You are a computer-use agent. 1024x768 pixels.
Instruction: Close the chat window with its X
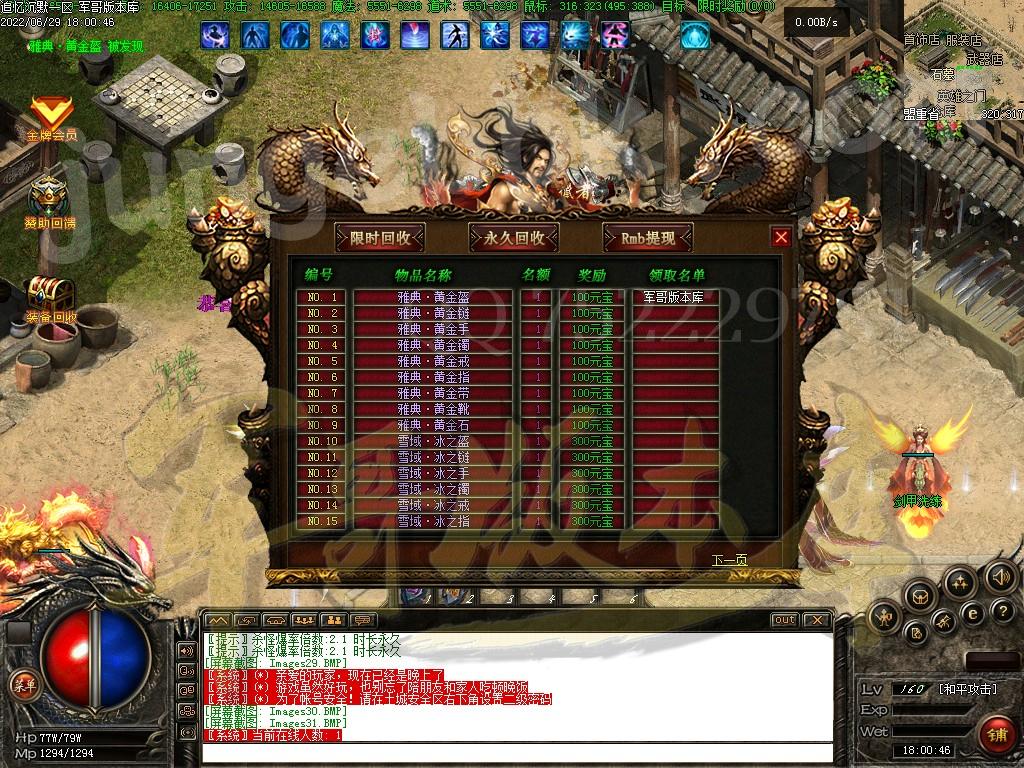click(816, 620)
